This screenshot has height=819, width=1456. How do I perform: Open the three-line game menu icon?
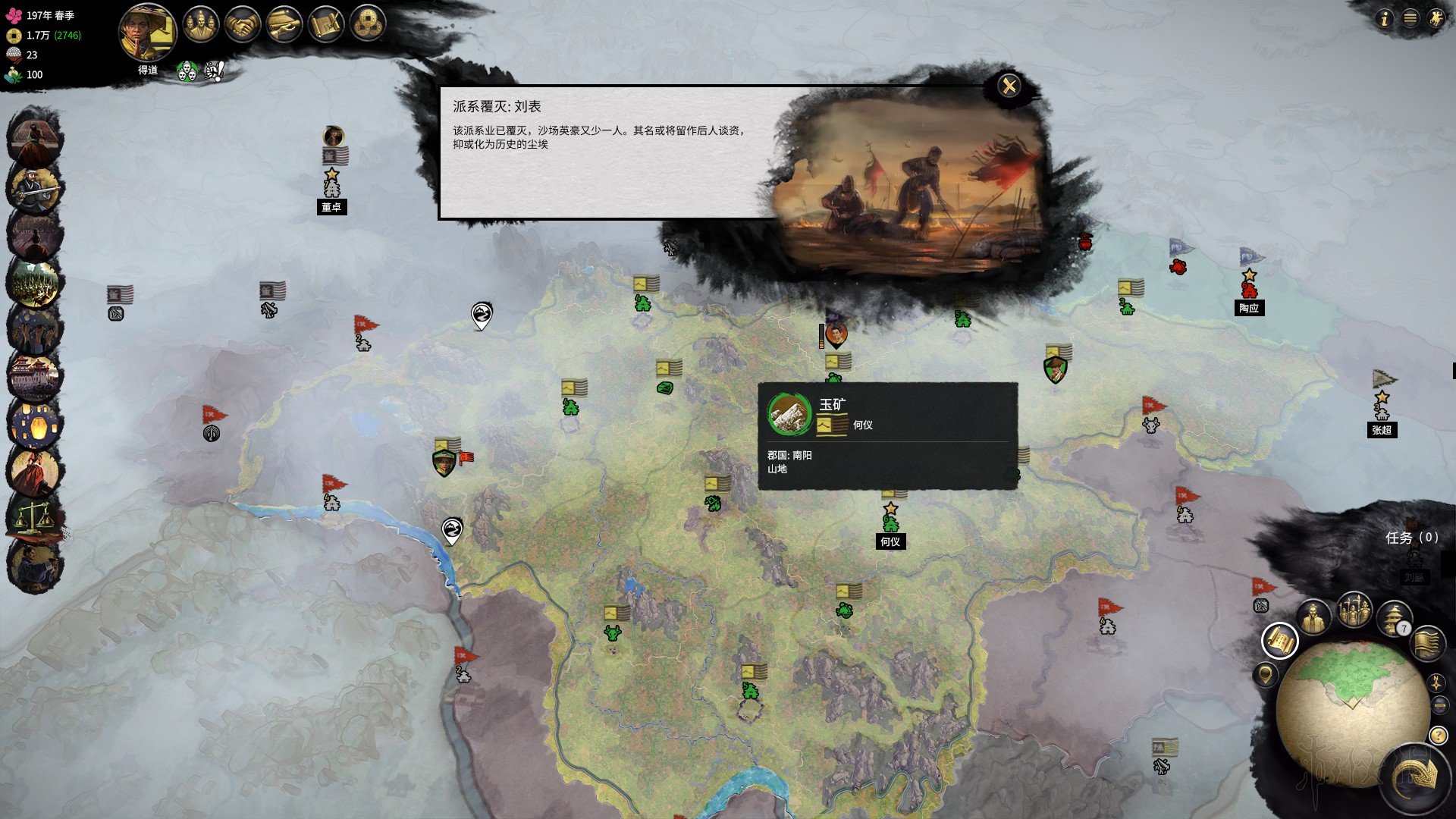(x=1410, y=19)
